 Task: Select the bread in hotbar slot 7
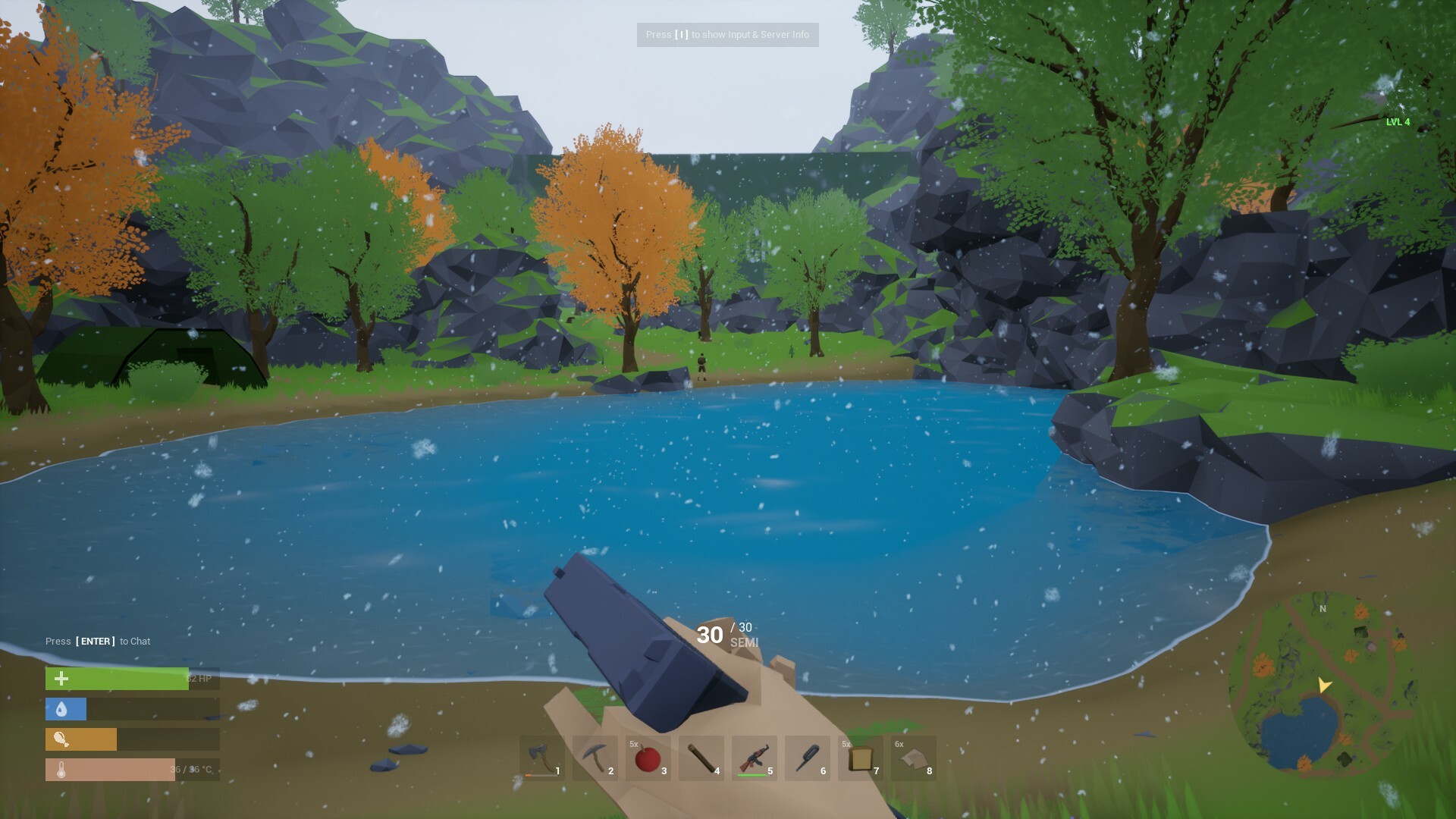pyautogui.click(x=859, y=758)
